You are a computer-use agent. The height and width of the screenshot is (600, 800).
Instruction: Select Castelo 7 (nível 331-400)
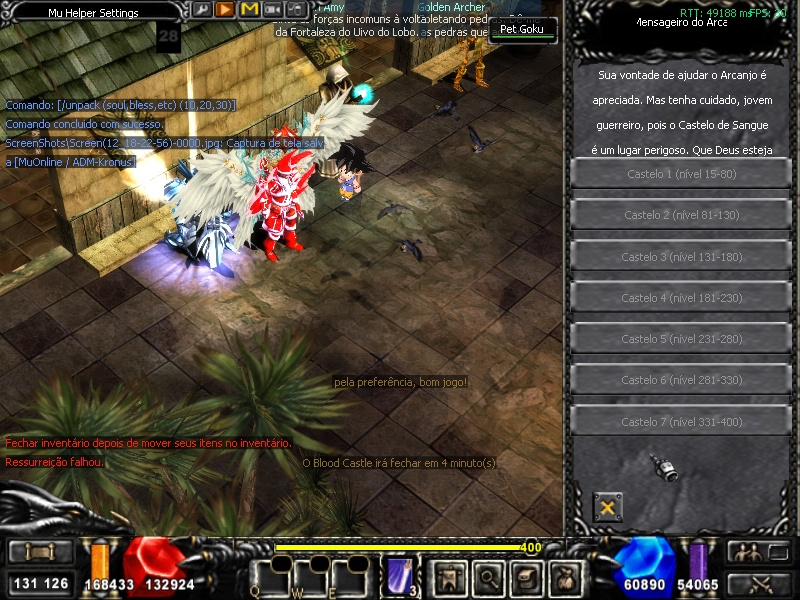click(680, 422)
